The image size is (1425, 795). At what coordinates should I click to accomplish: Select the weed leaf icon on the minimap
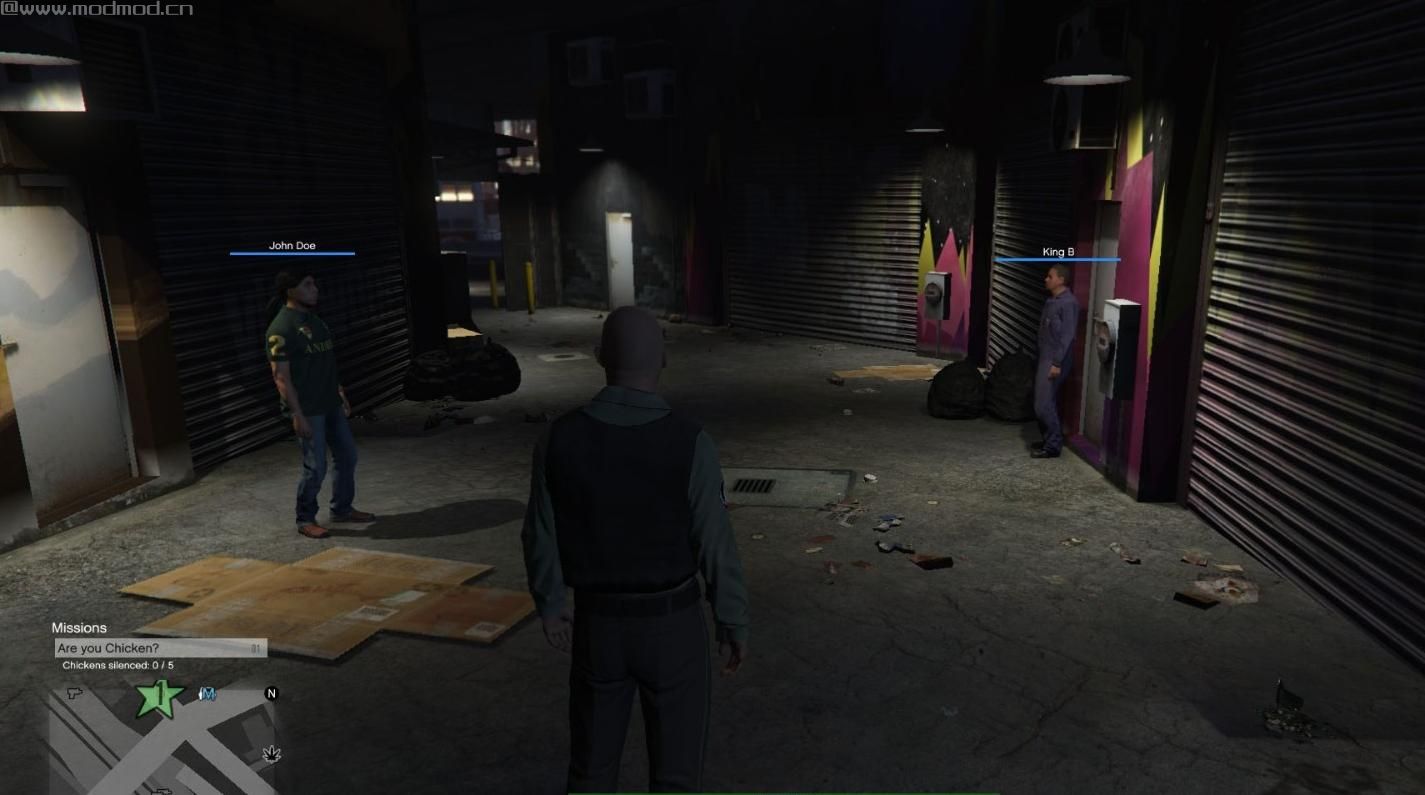coord(270,756)
